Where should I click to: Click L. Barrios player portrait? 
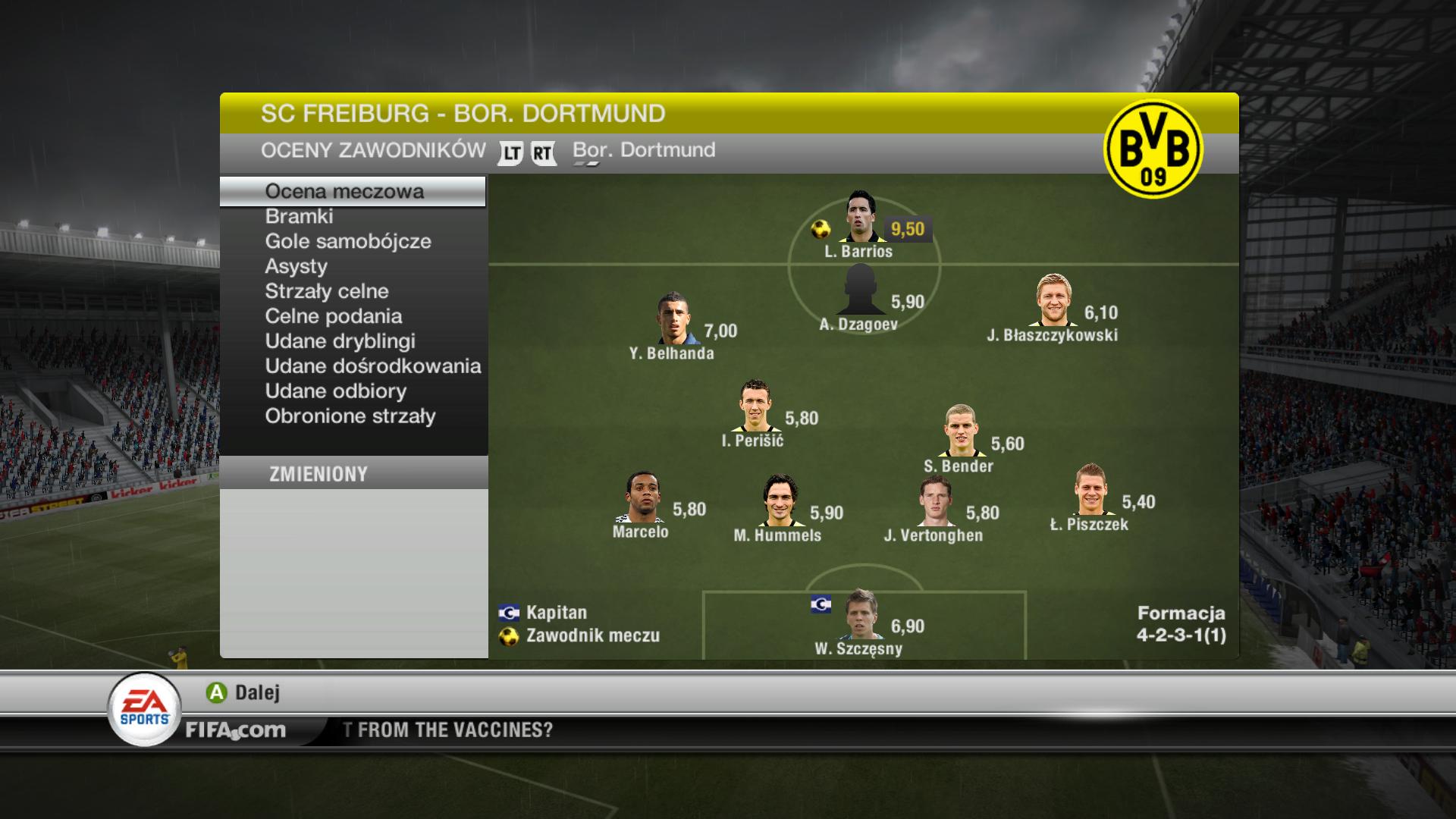coord(860,217)
